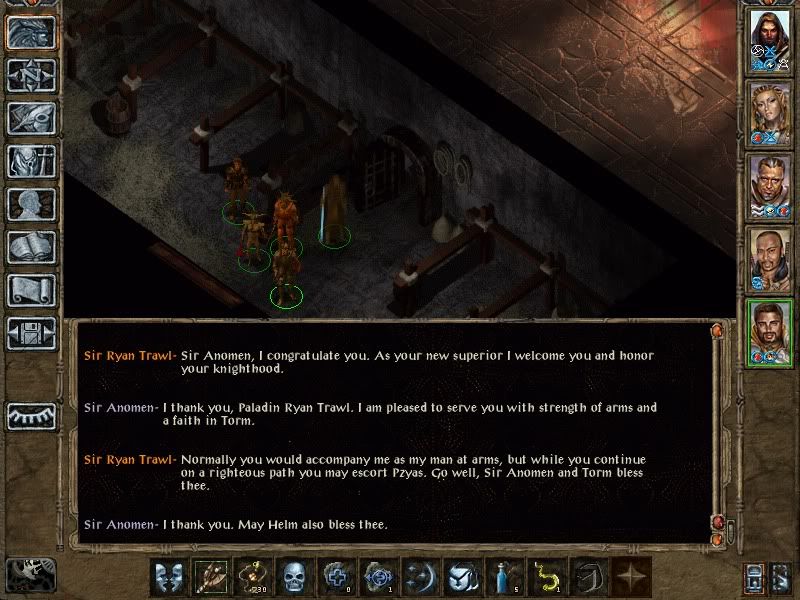Choose the grey-haired man's portrait
This screenshot has width=800, height=600.
(770, 185)
